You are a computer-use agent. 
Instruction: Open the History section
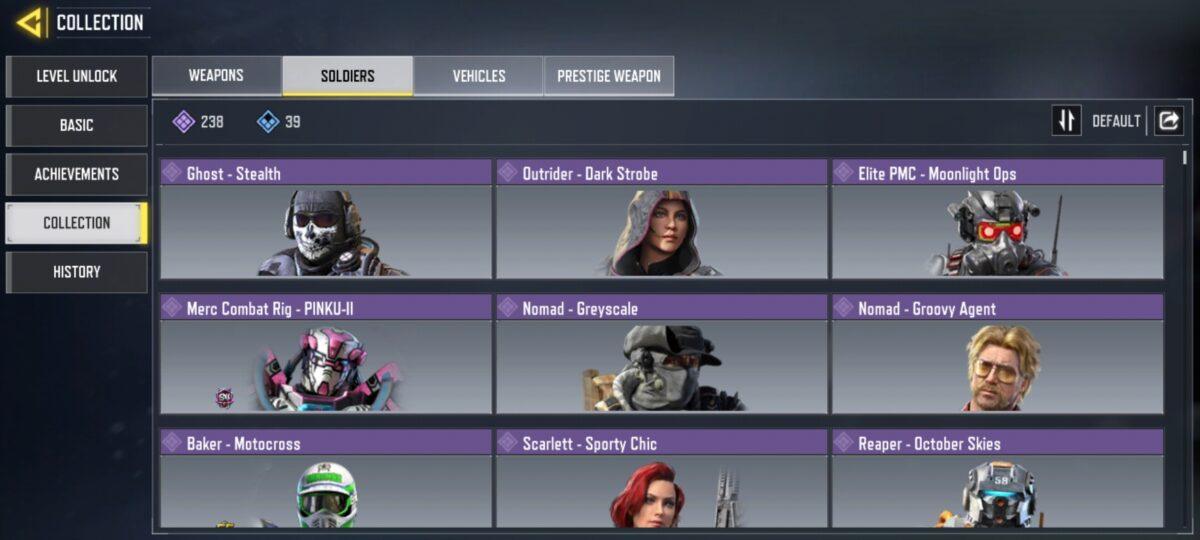tap(76, 272)
